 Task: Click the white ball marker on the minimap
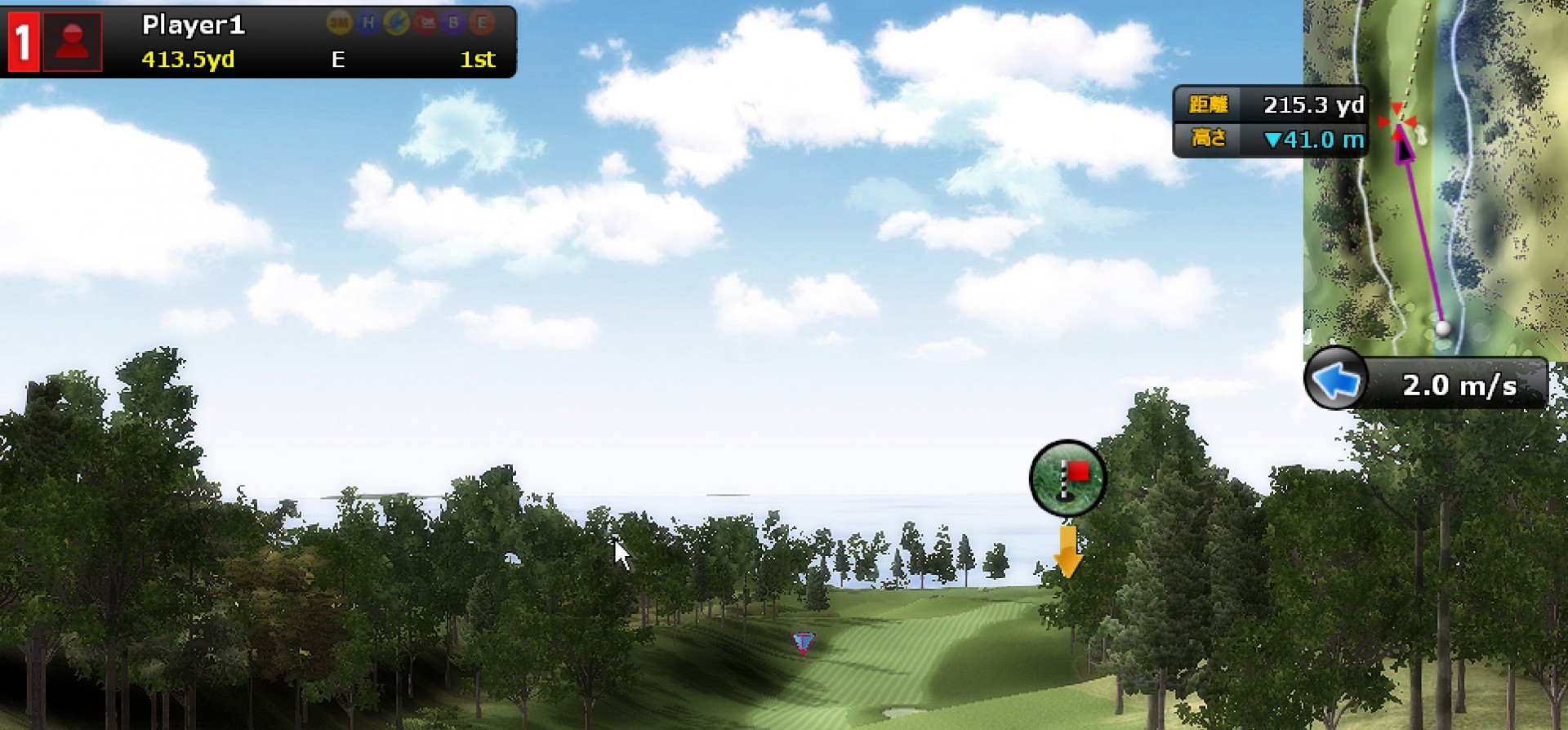[1444, 328]
